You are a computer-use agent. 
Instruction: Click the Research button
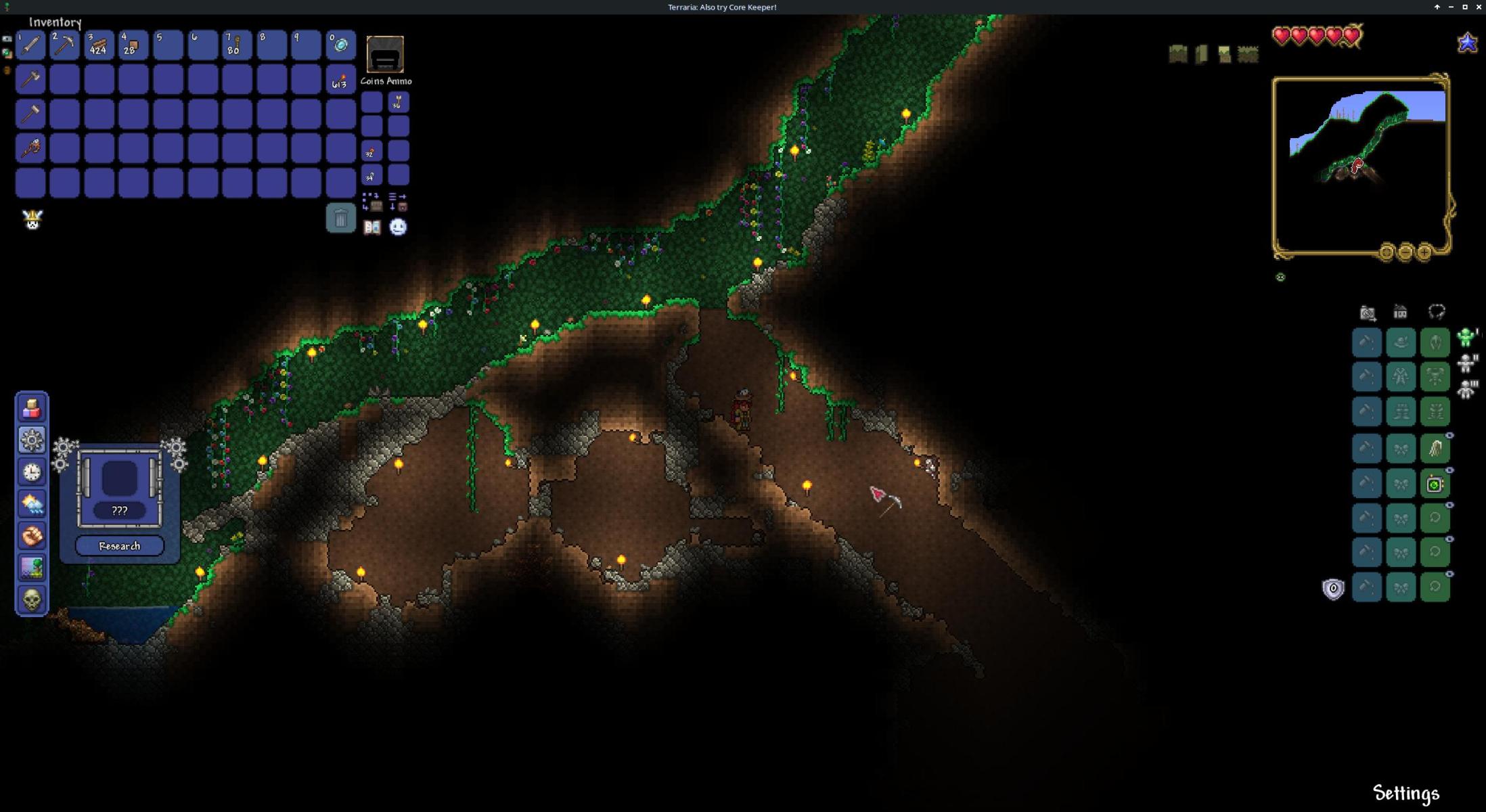(x=120, y=546)
